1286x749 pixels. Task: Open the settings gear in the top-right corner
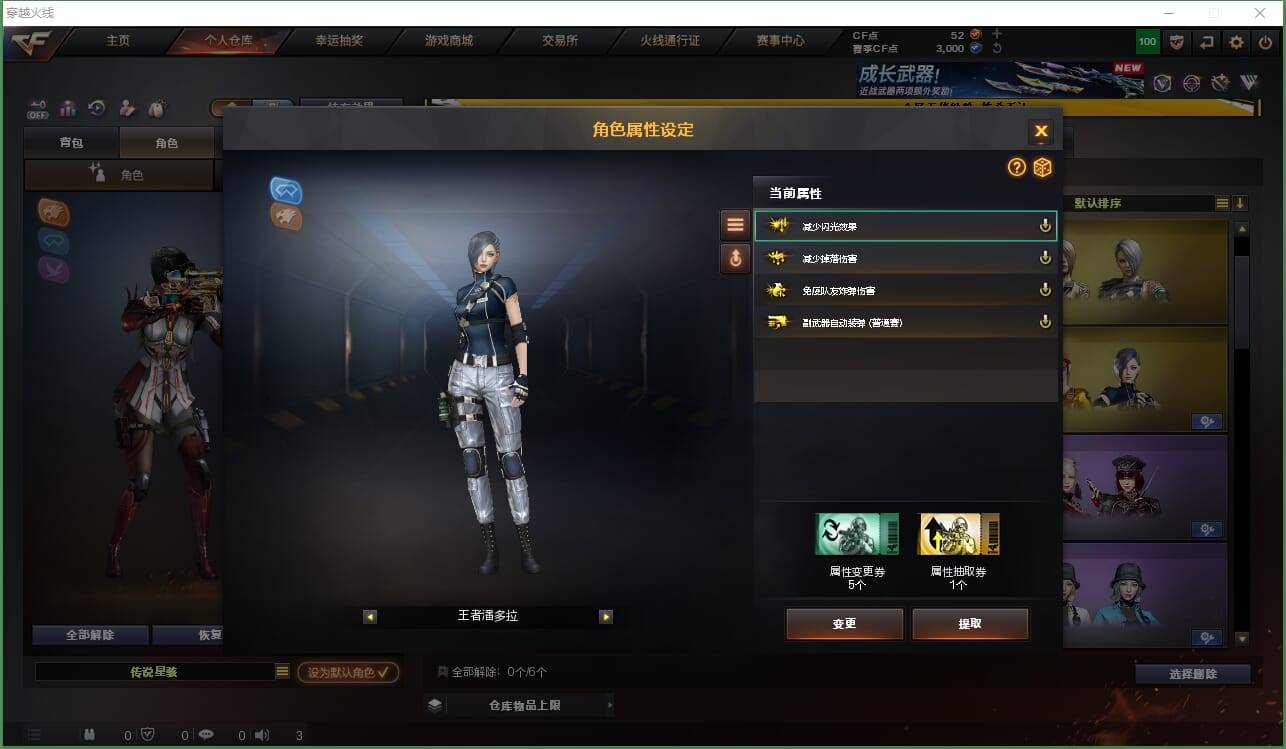tap(1236, 42)
